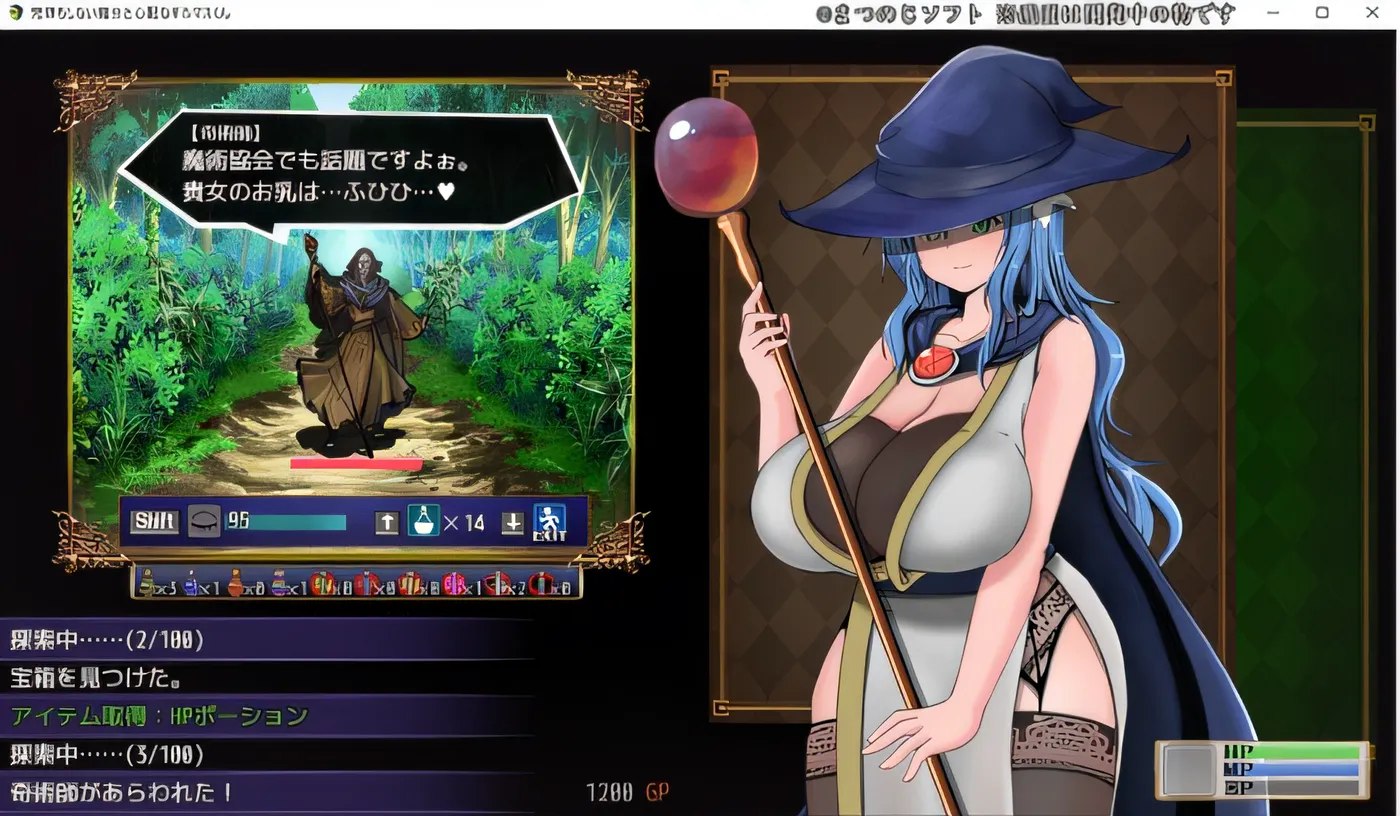Click the down arrow icon beside the potion count

tap(512, 521)
